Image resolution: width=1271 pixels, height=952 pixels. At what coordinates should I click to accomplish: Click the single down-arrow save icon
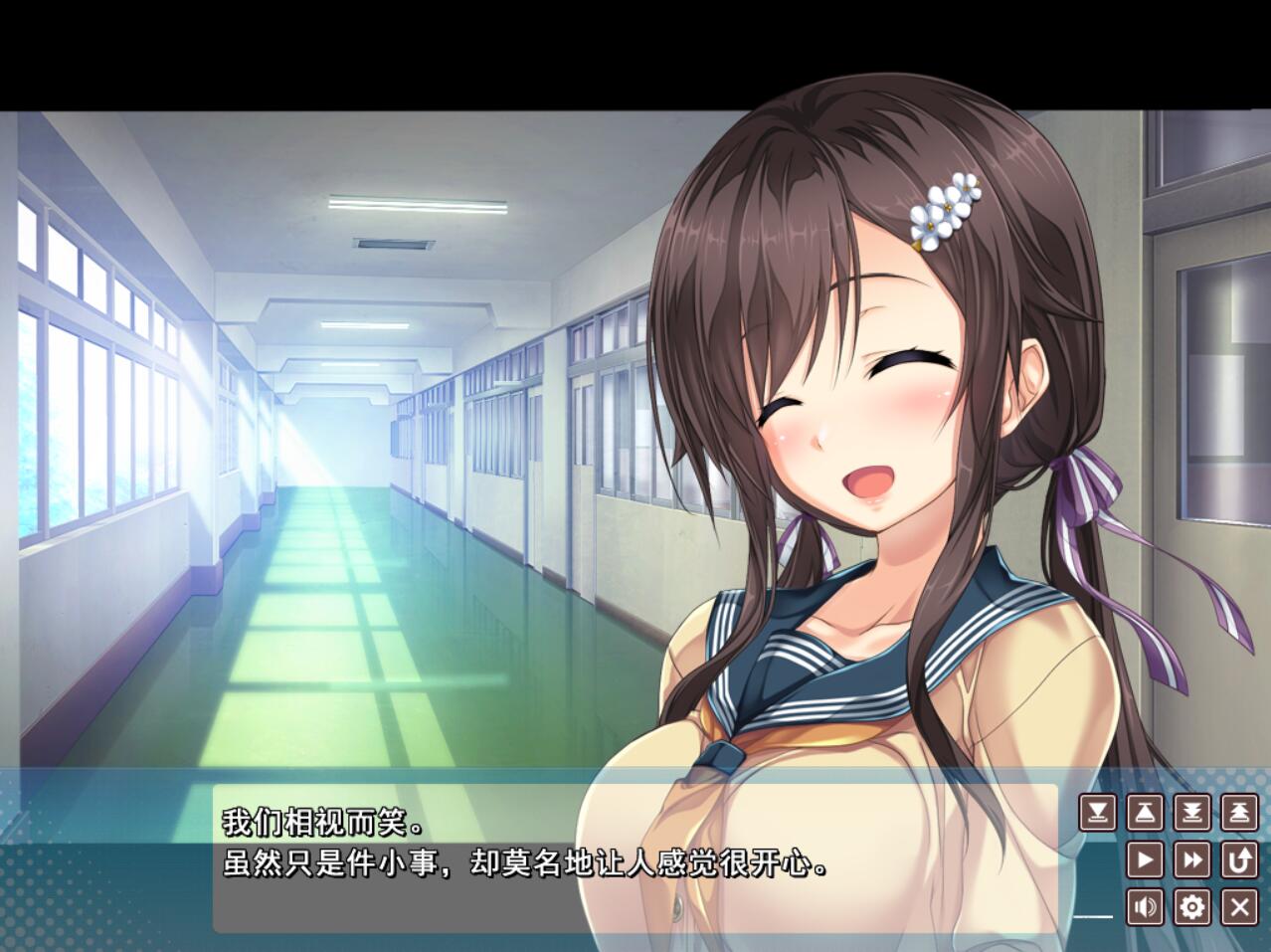[1097, 813]
